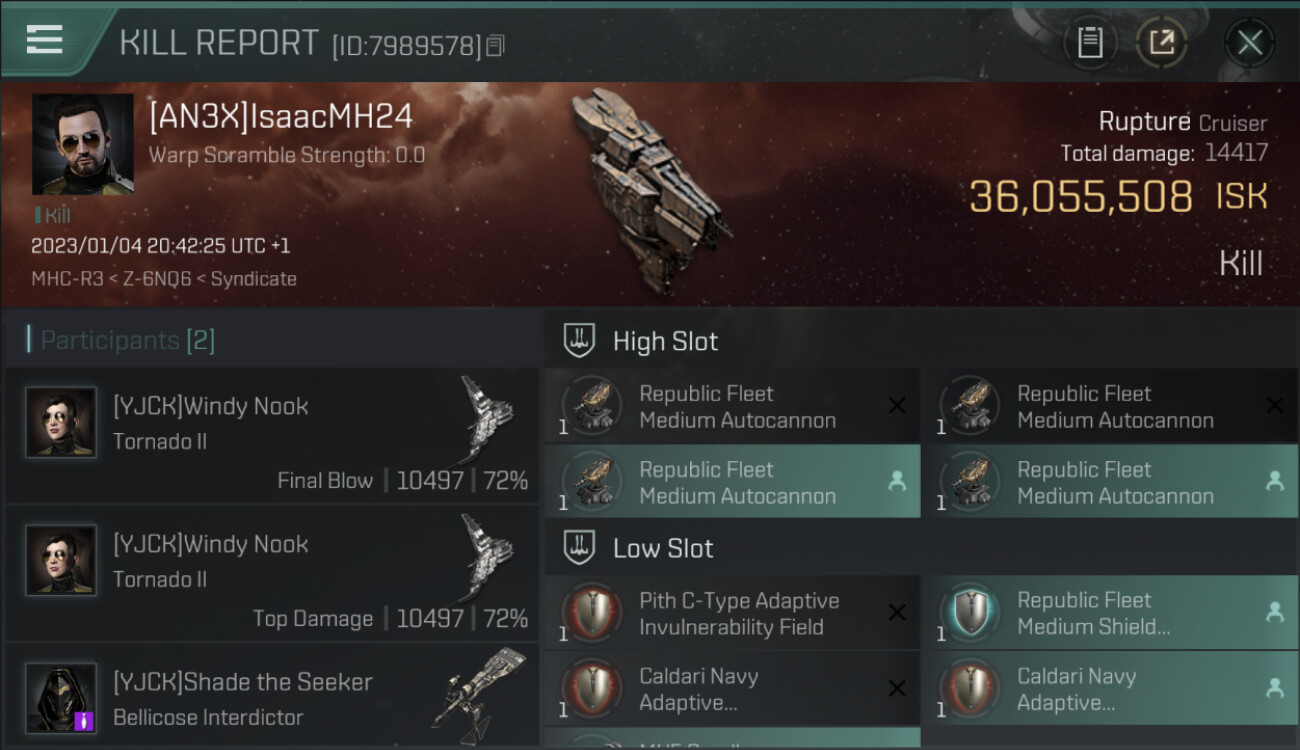Copy the kill report ID
The image size is (1300, 750).
click(496, 45)
